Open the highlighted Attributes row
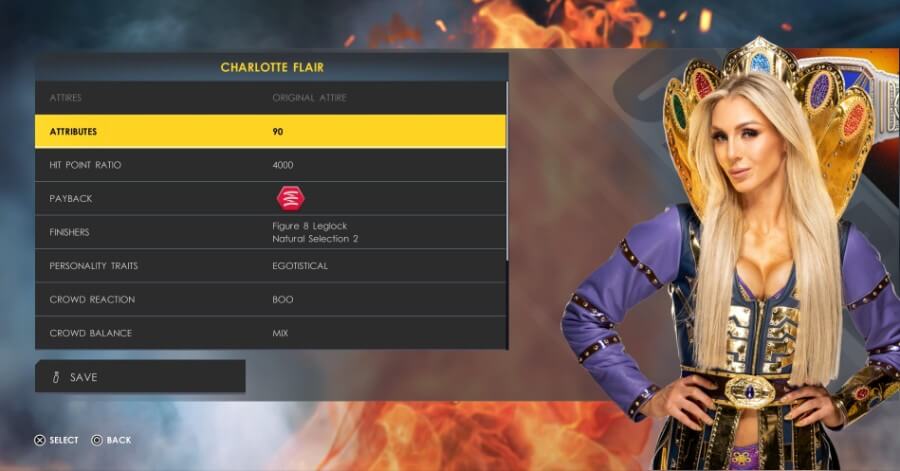The width and height of the screenshot is (900, 471). (270, 131)
